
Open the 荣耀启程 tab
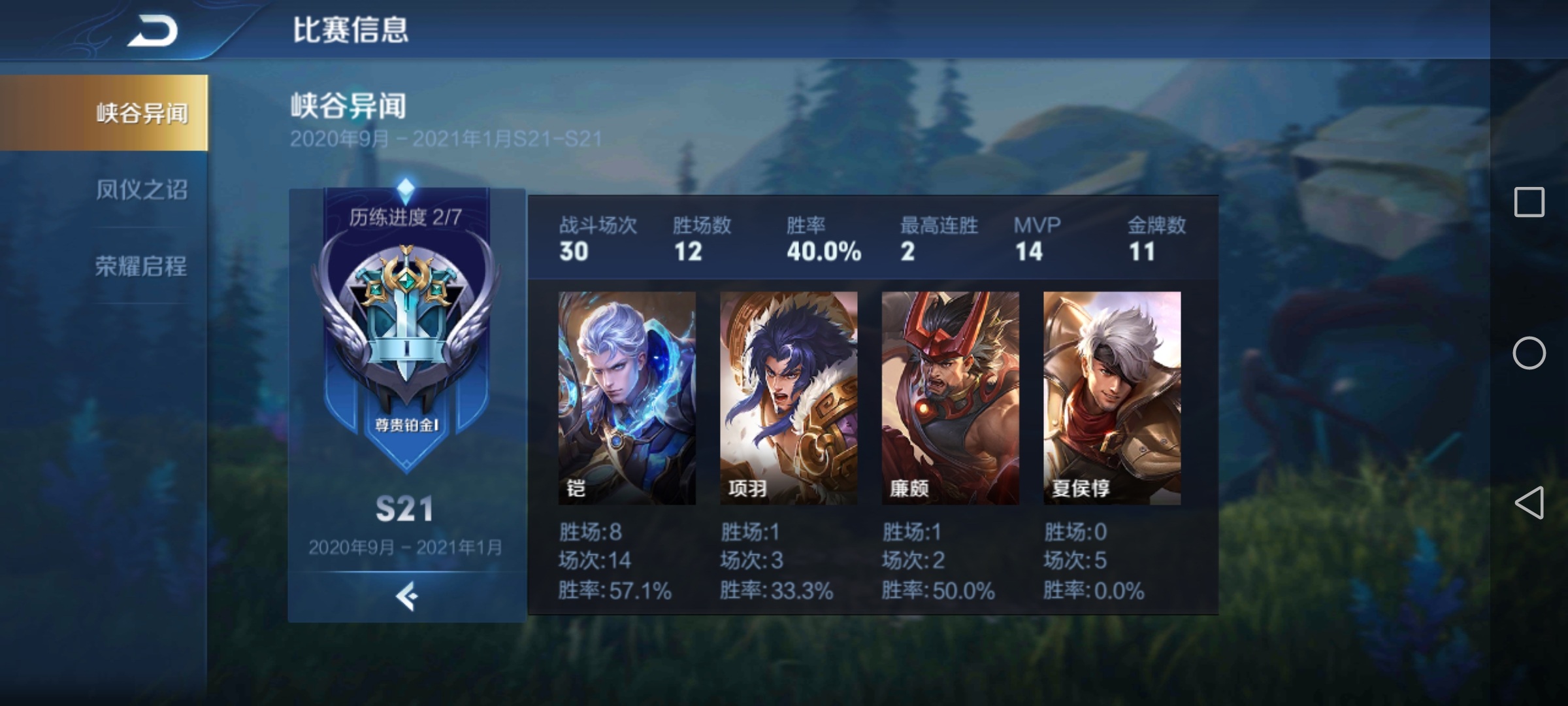(141, 266)
